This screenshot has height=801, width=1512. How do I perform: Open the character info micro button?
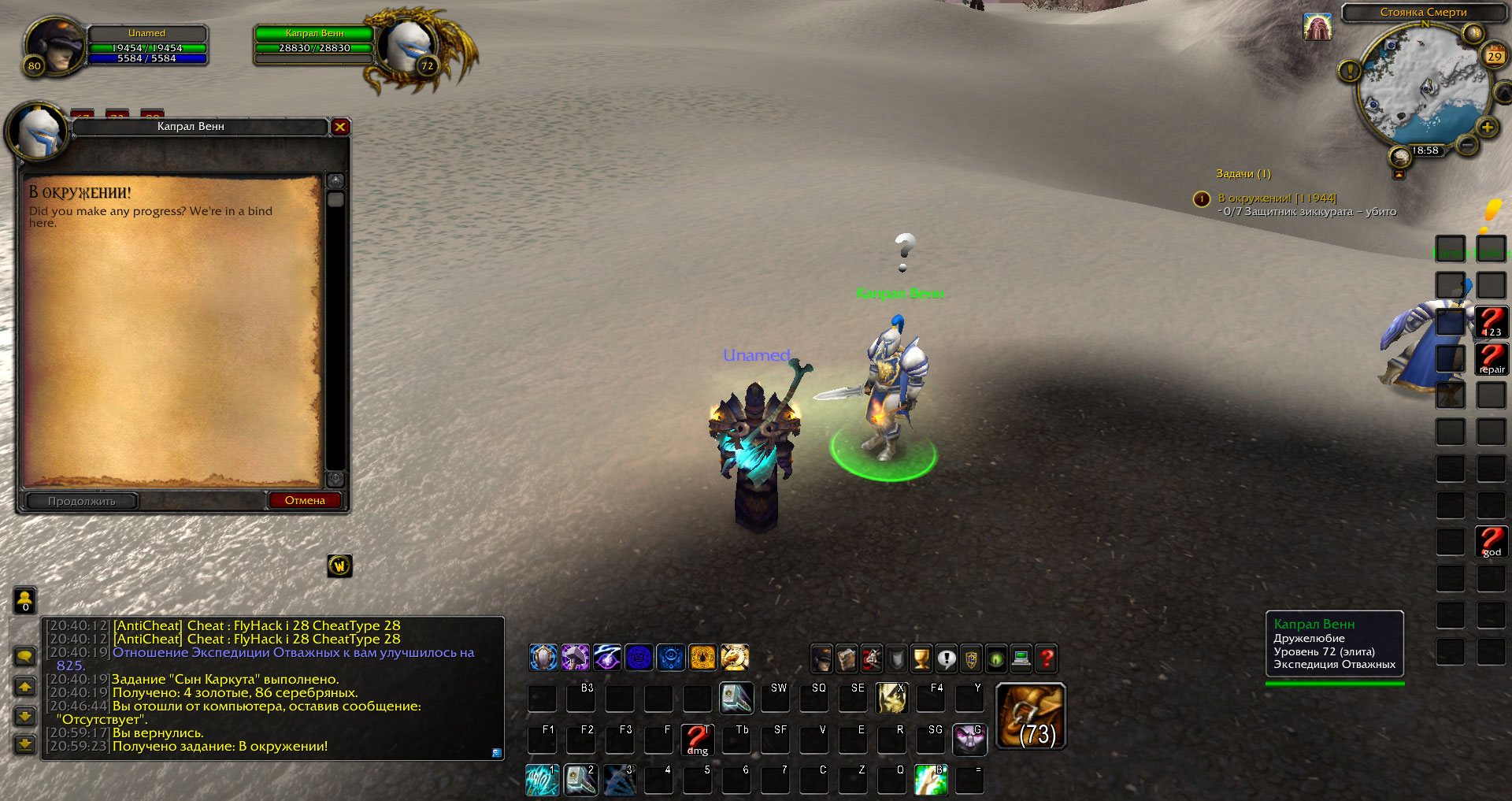(821, 658)
